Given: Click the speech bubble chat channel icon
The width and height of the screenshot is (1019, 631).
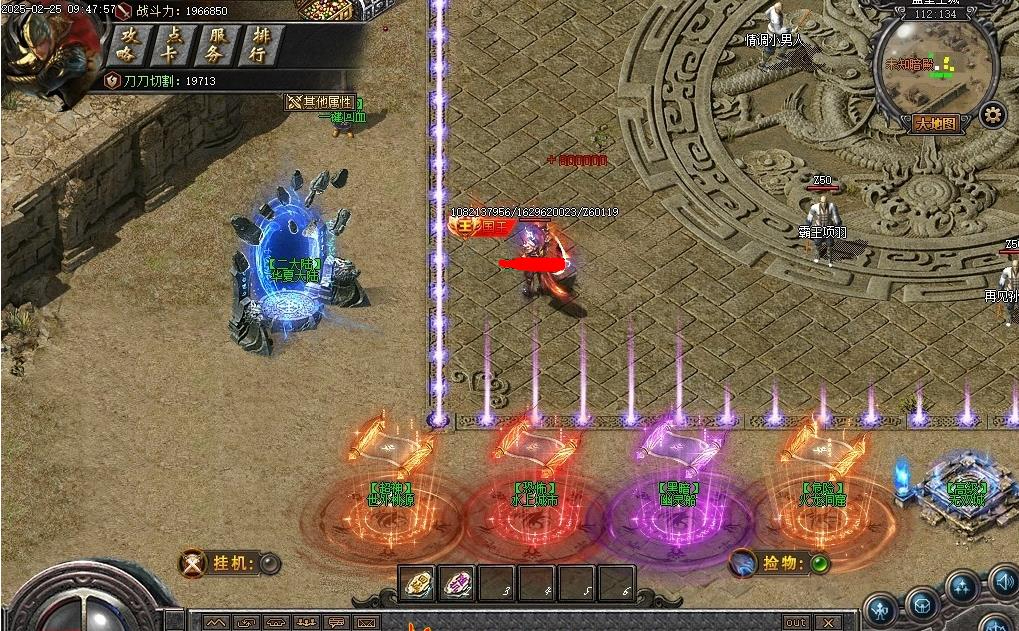Looking at the screenshot, I should coord(337,623).
